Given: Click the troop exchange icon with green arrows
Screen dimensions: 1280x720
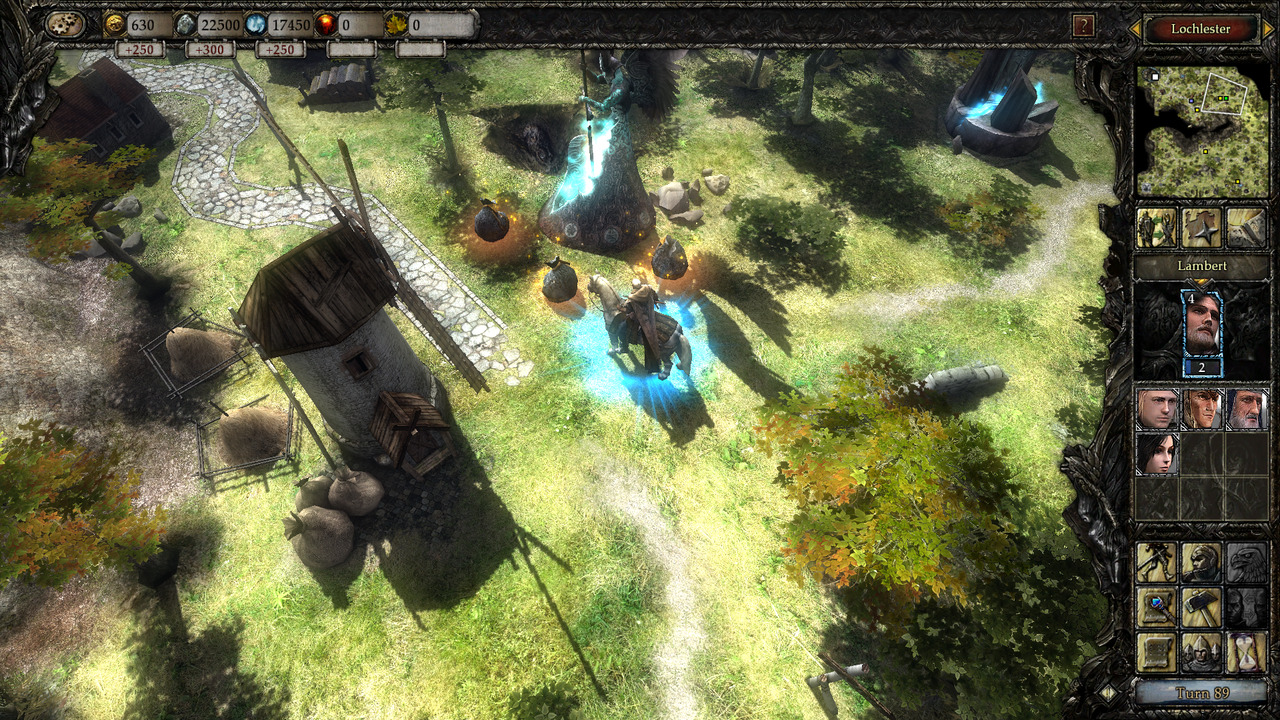Looking at the screenshot, I should tap(1156, 228).
